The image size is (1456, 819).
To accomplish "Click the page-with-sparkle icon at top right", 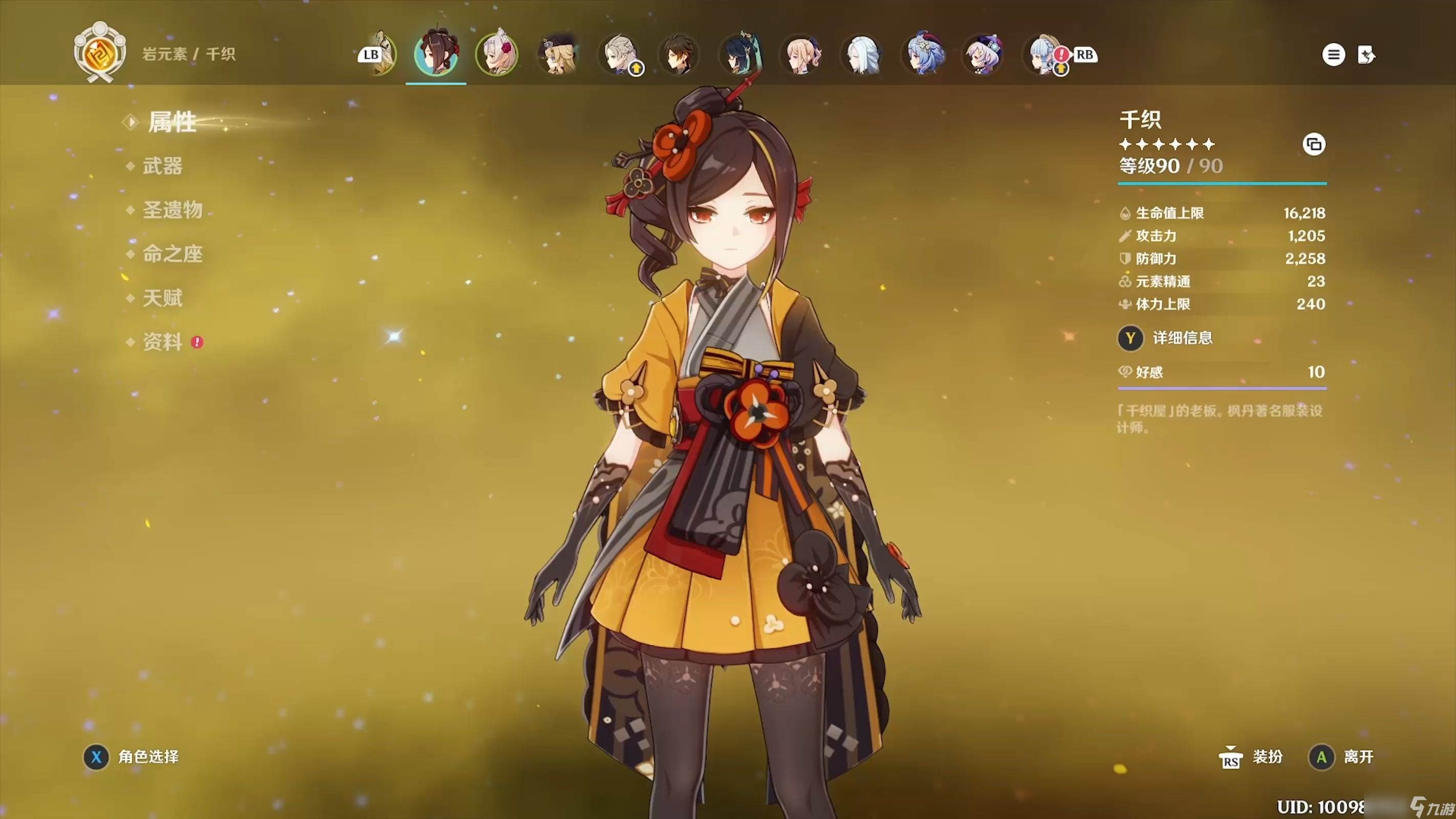I will coord(1366,55).
